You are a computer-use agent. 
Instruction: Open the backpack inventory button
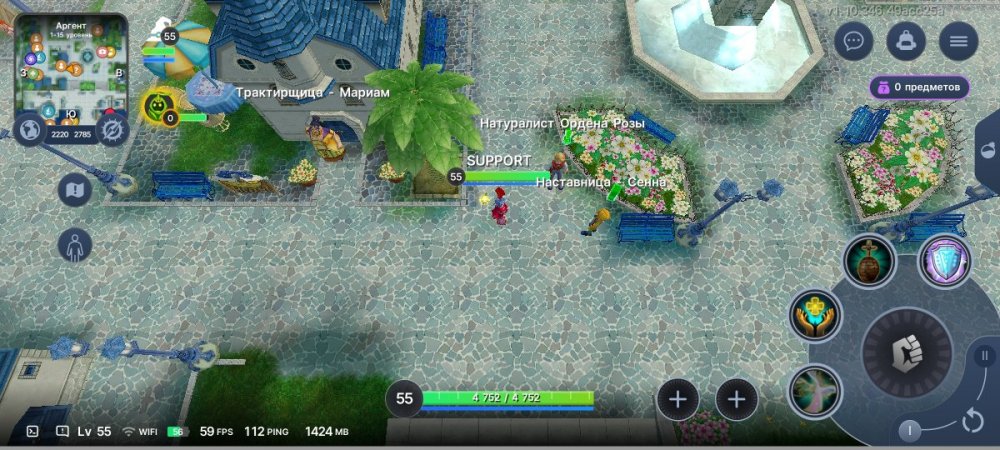coord(905,41)
